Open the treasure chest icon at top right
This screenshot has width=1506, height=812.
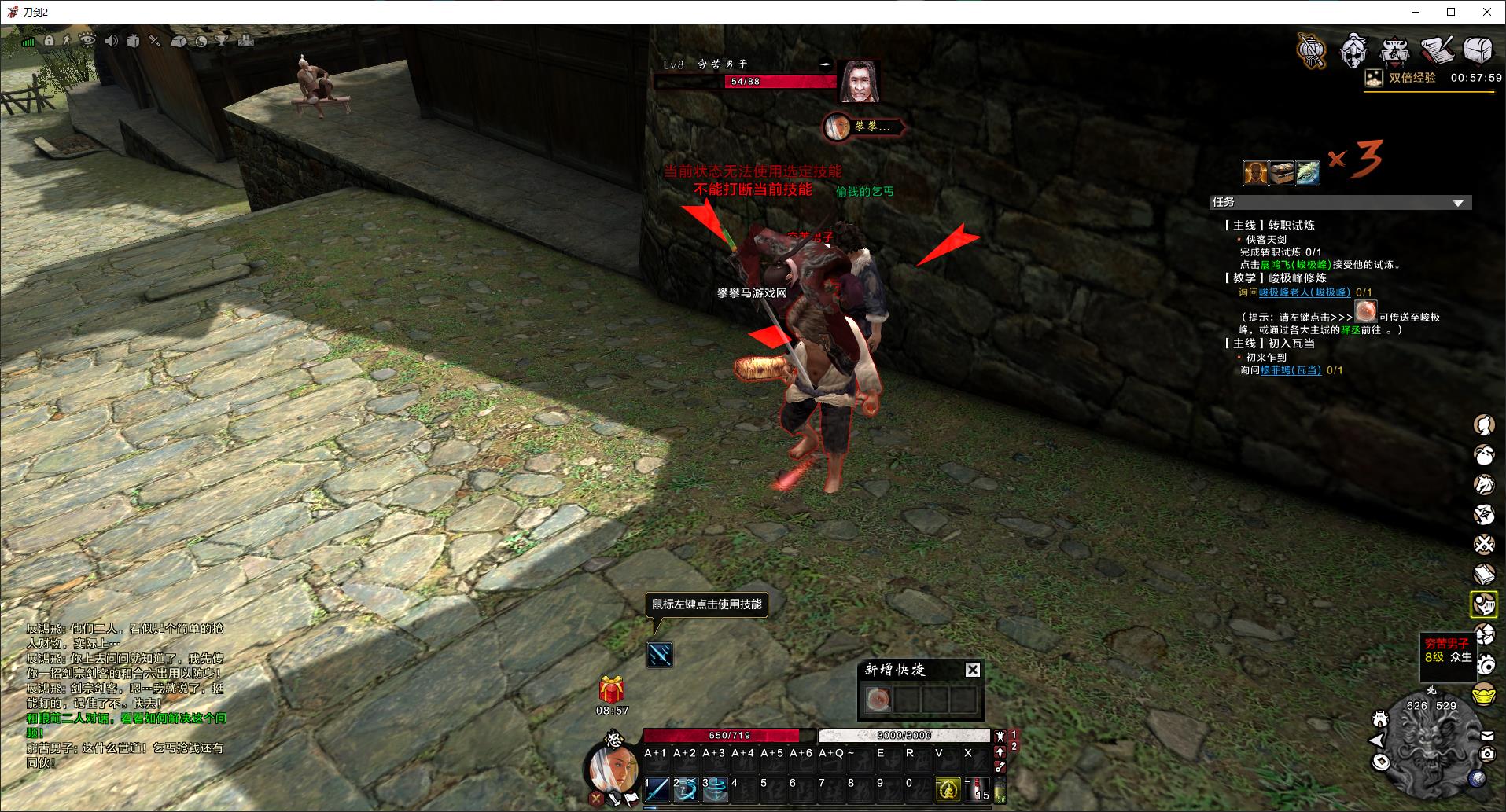click(x=1478, y=50)
